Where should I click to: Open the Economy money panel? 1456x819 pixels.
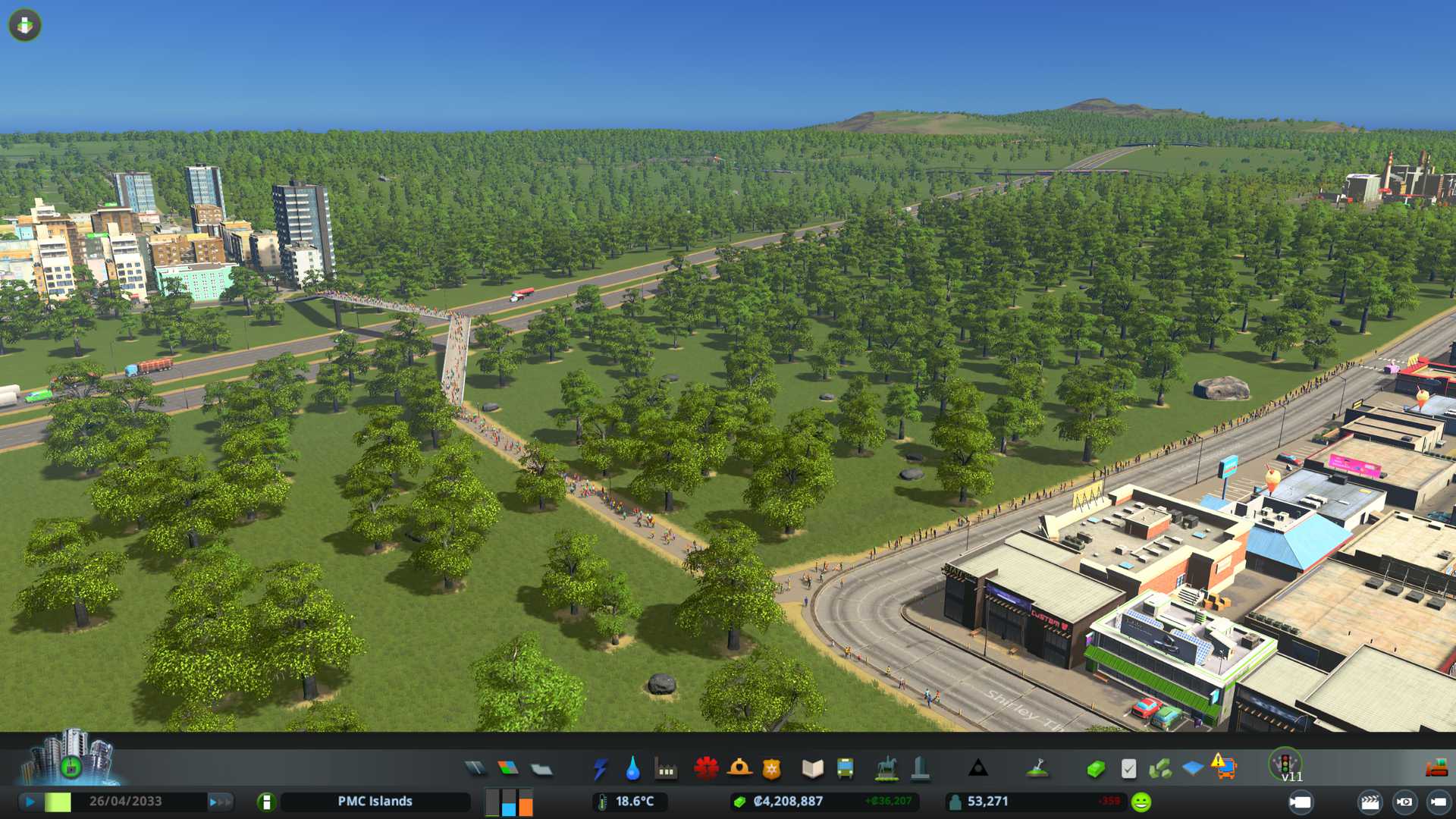click(x=1095, y=769)
